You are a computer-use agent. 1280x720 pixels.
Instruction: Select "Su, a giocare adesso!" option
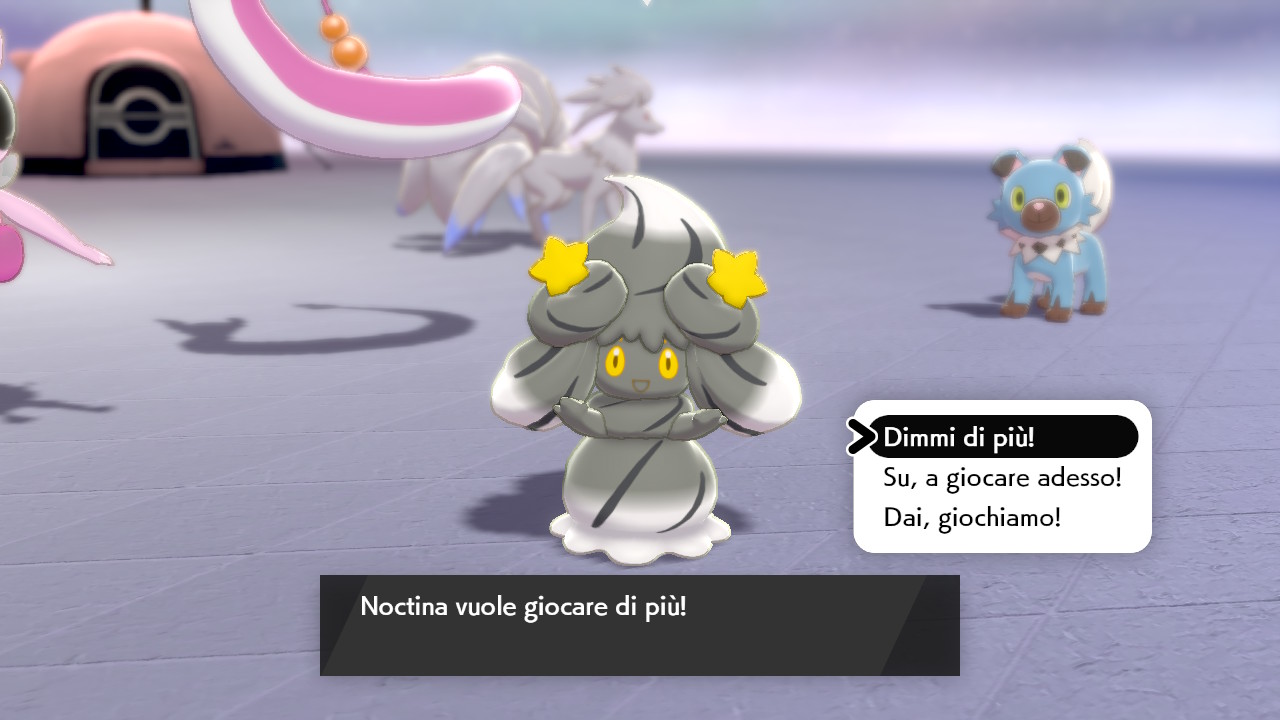pyautogui.click(x=1002, y=478)
